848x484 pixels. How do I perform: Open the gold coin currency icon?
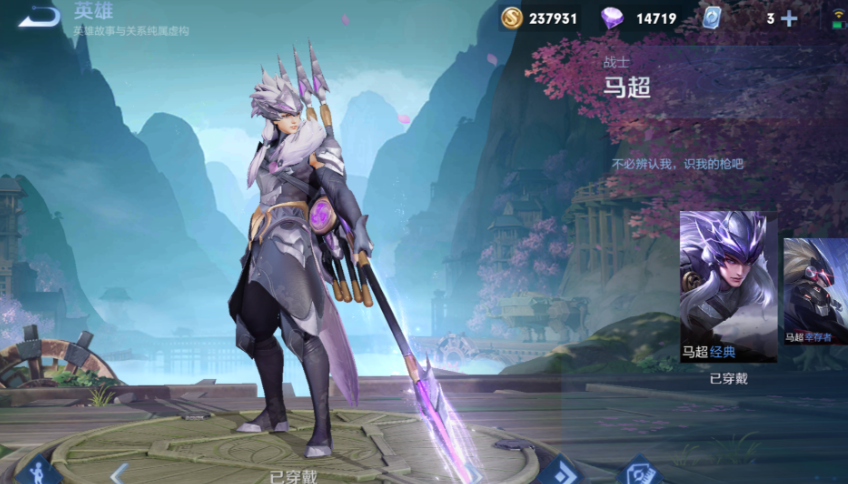[512, 18]
